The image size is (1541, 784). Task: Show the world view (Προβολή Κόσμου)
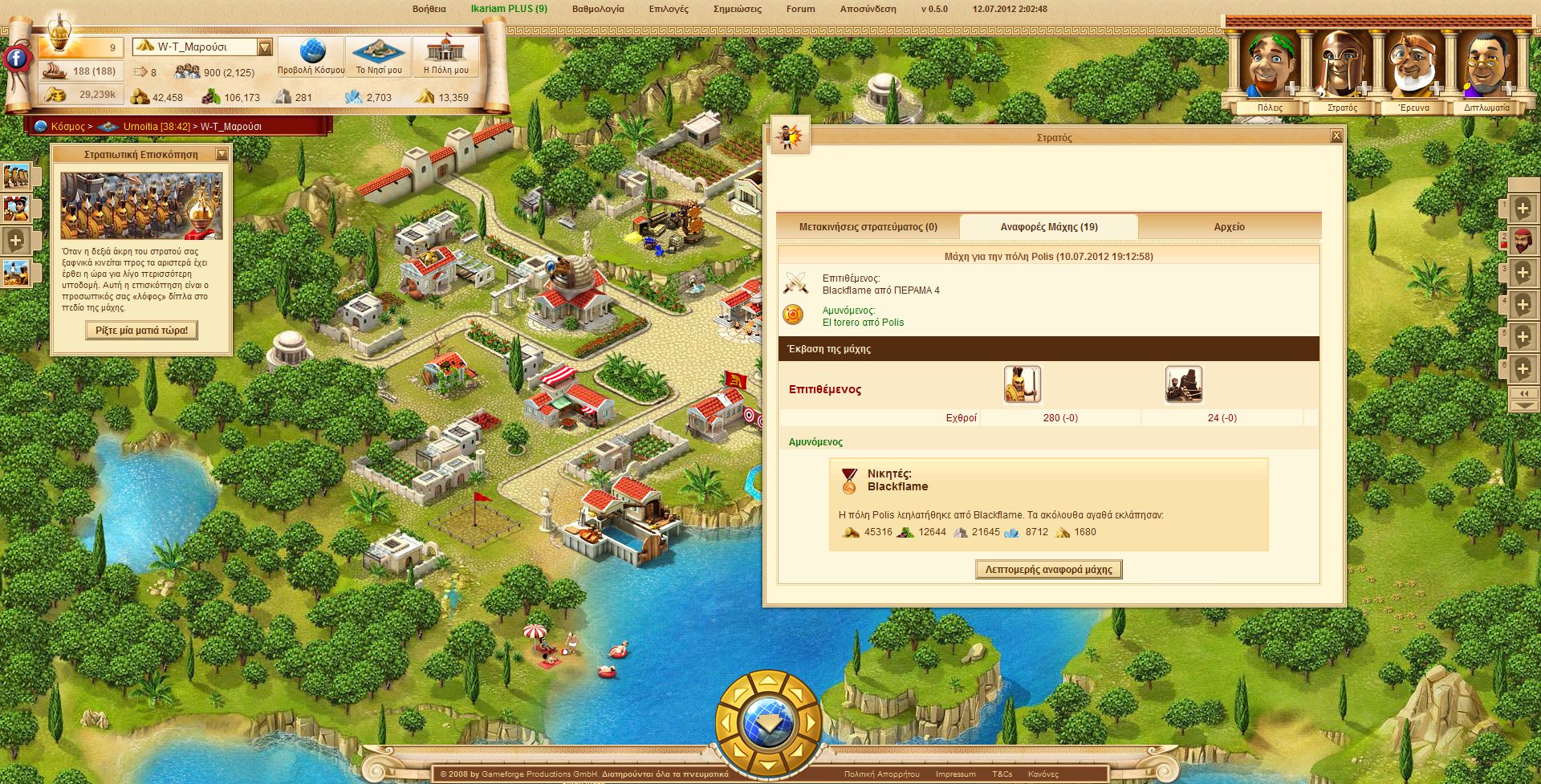[311, 57]
